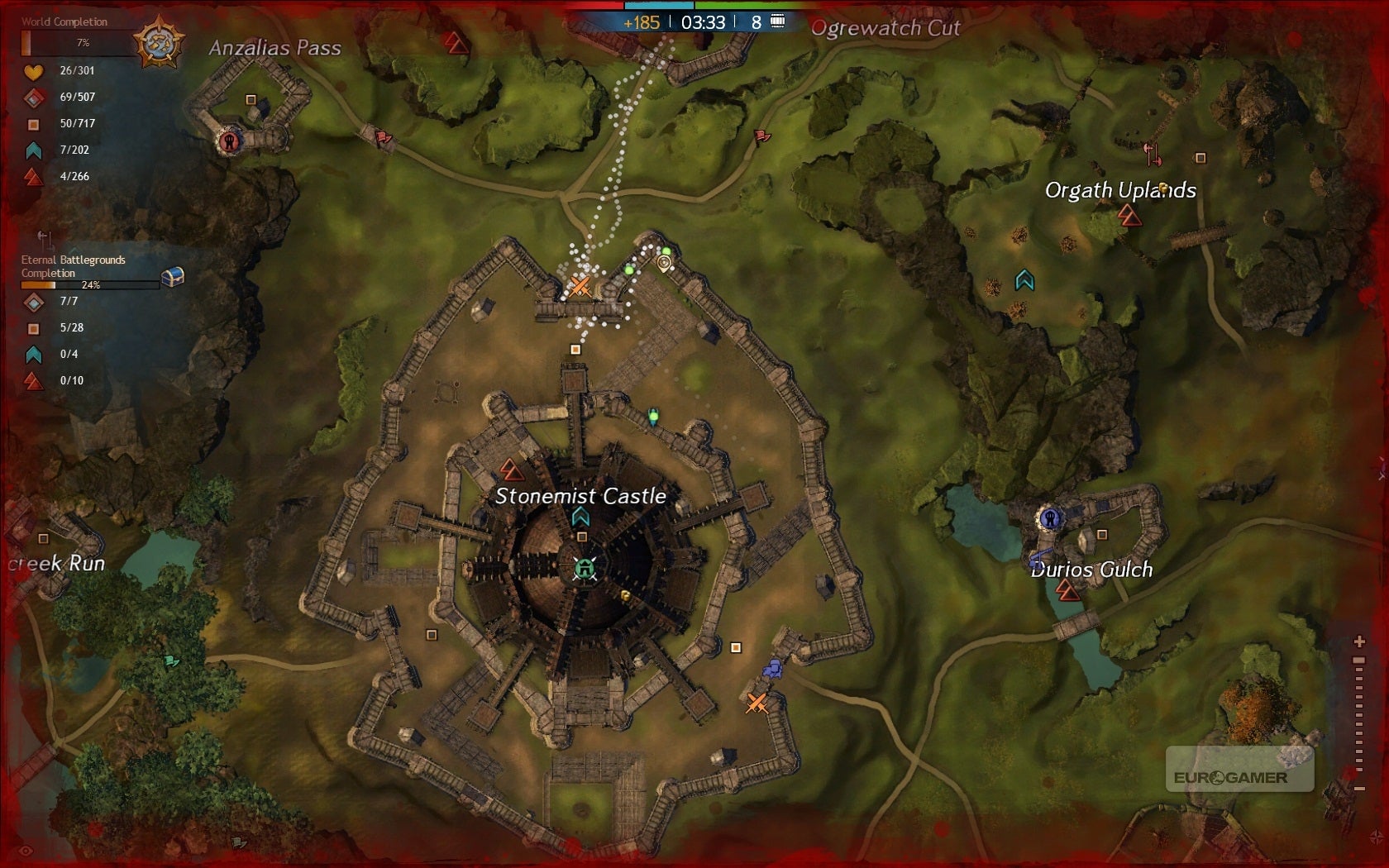The image size is (1389, 868).
Task: Zoom out with the minus button
Action: 1358,789
